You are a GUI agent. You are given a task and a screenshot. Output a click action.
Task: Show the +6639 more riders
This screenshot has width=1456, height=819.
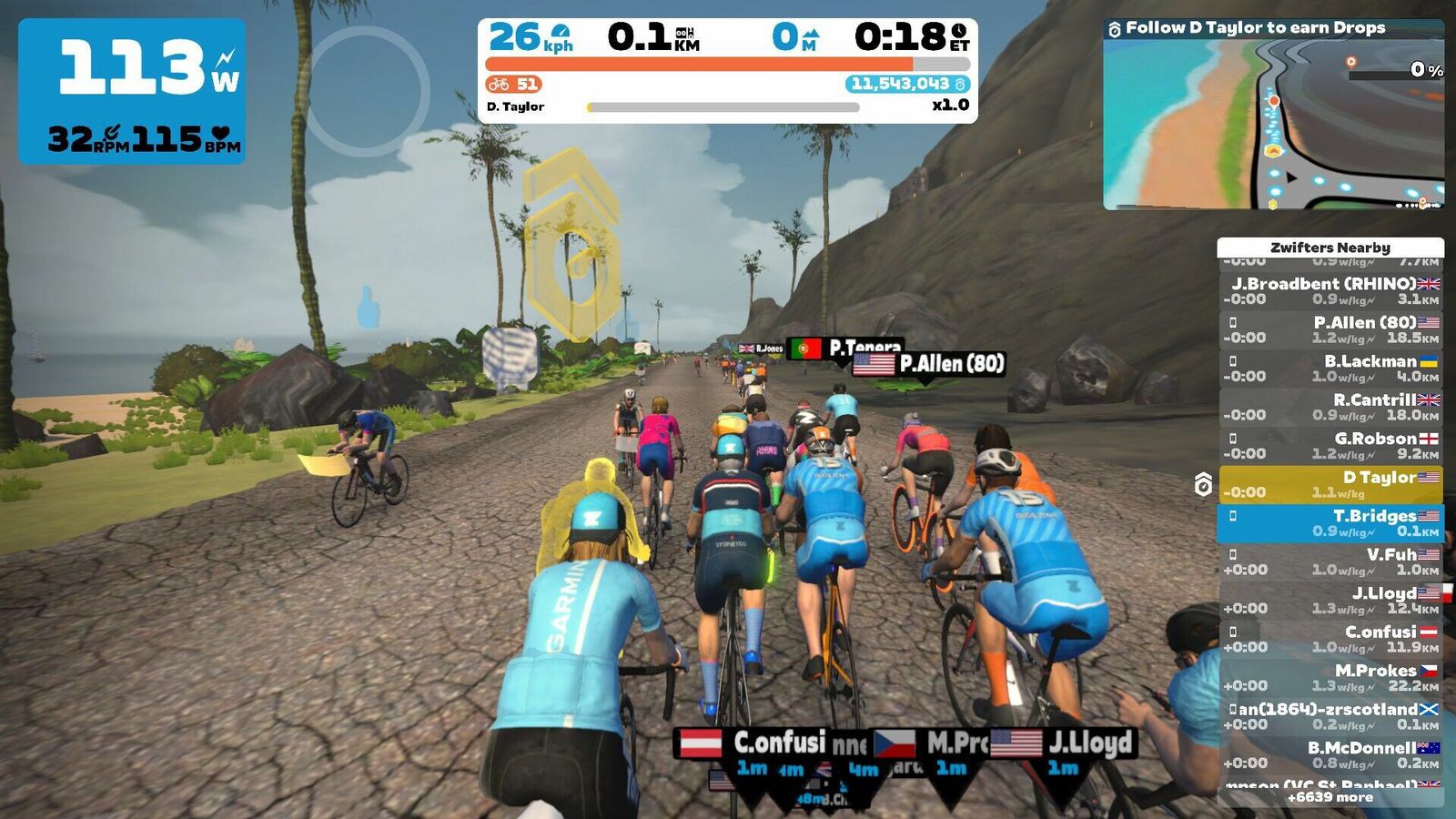[1330, 798]
